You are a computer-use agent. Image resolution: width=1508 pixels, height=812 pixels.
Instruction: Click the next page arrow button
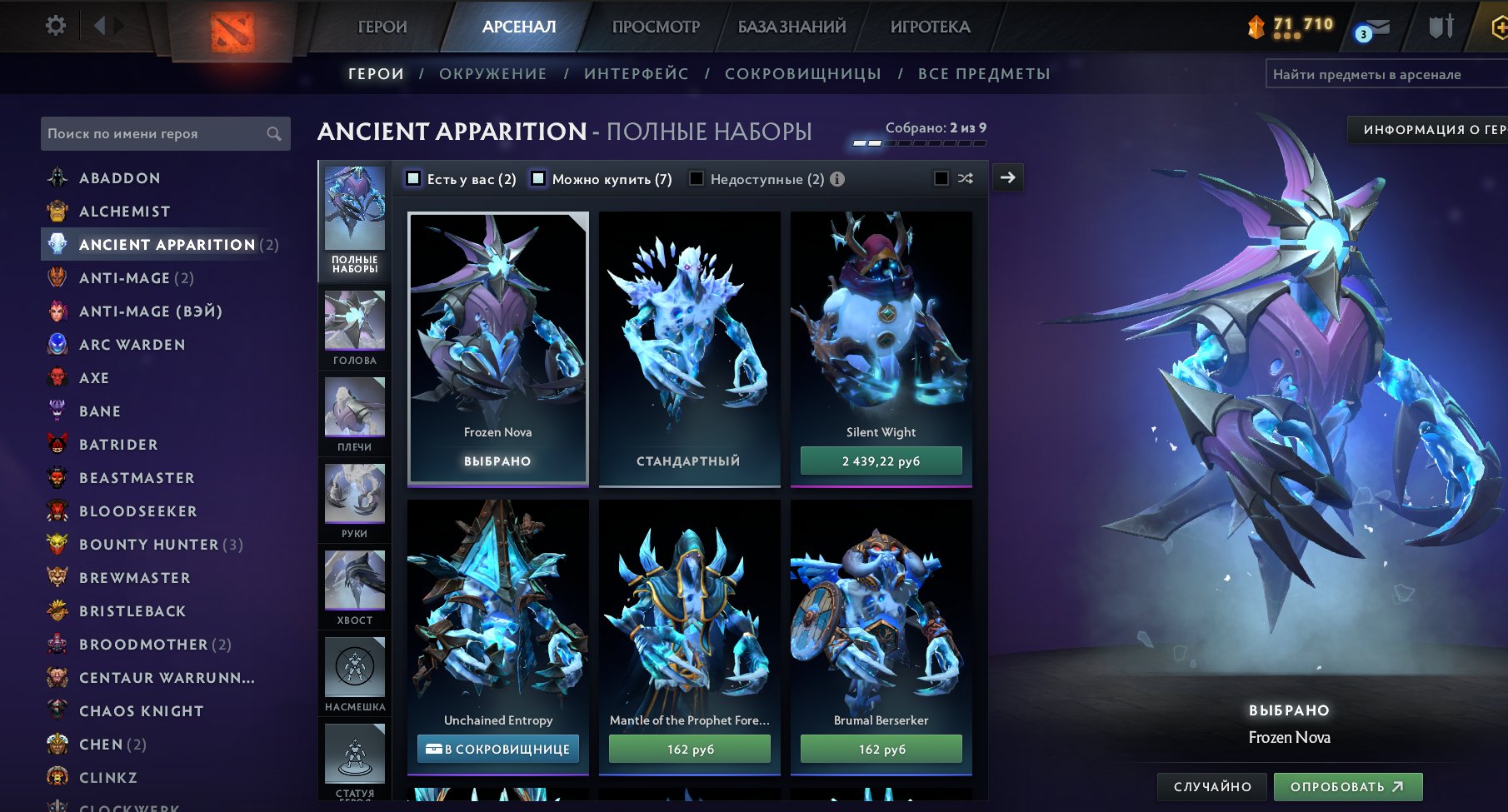tap(1007, 177)
